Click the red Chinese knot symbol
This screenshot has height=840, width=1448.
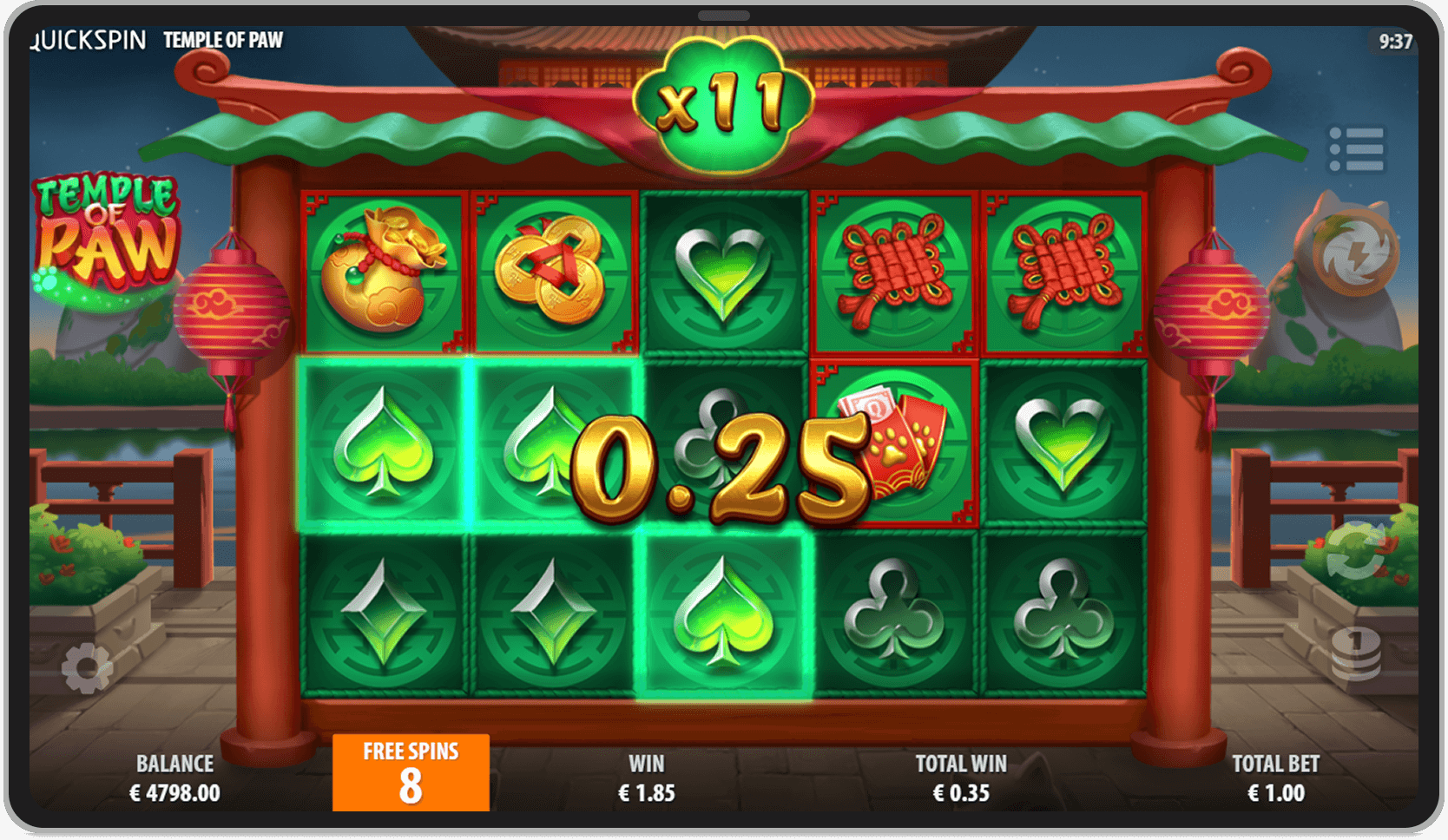(894, 269)
